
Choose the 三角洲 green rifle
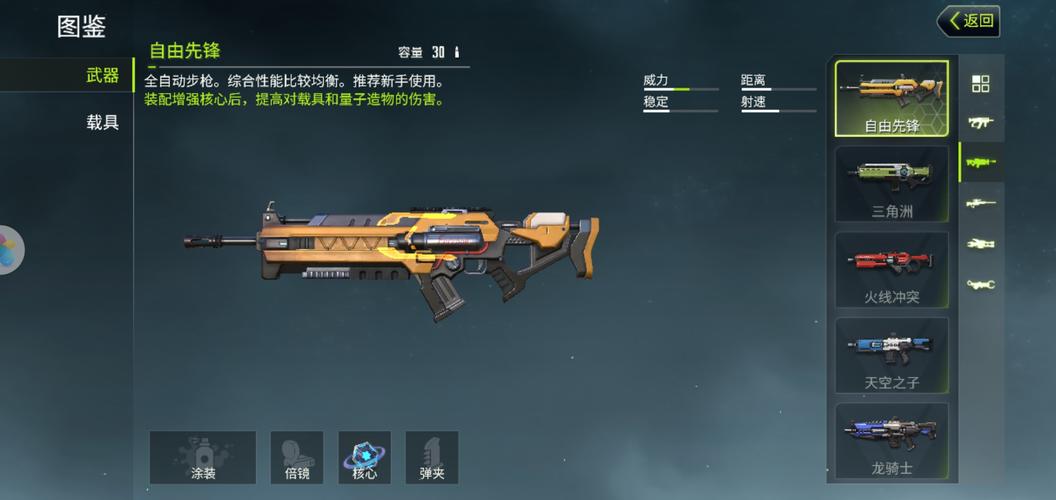pos(891,183)
